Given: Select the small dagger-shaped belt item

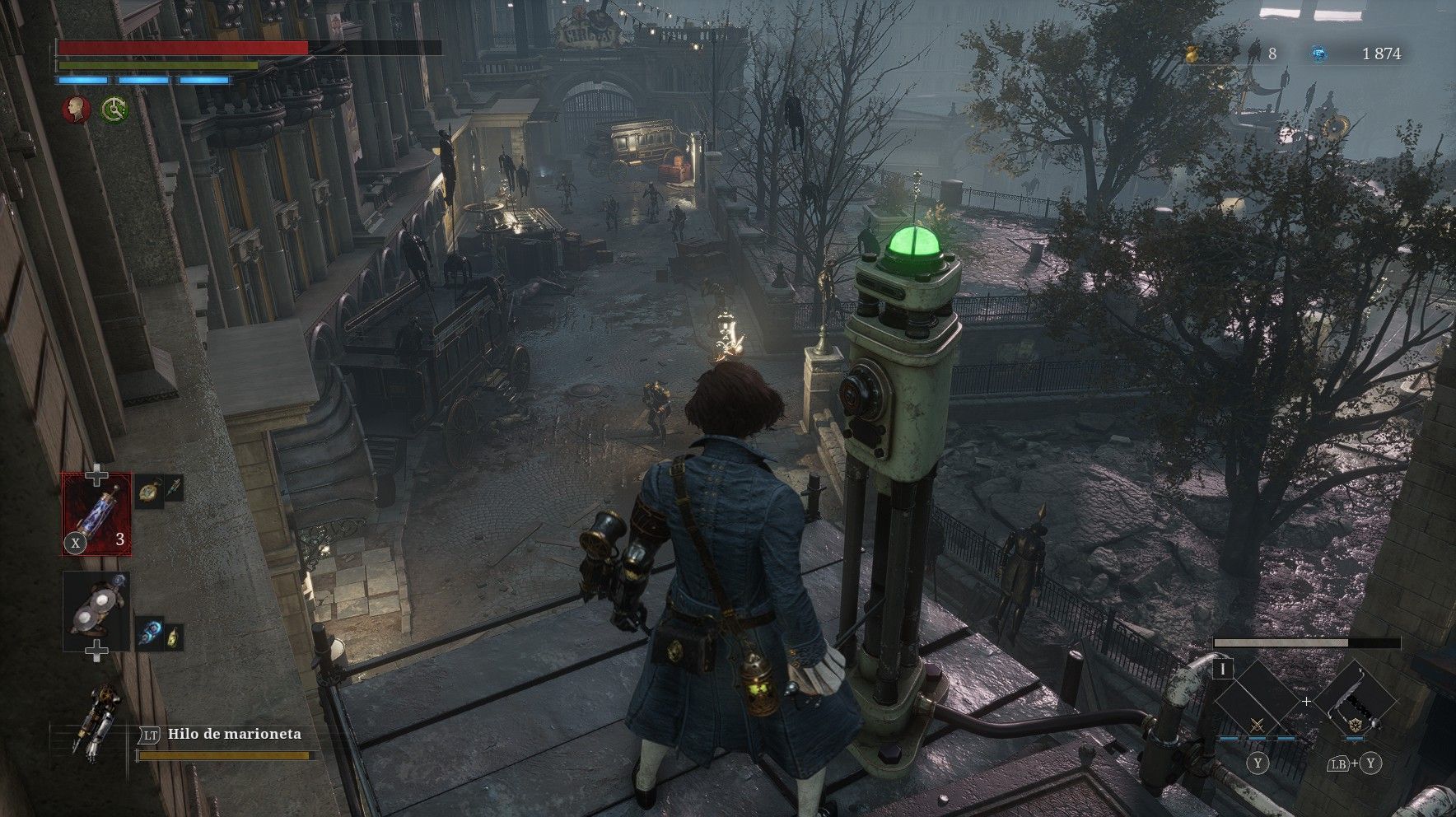Looking at the screenshot, I should (172, 489).
